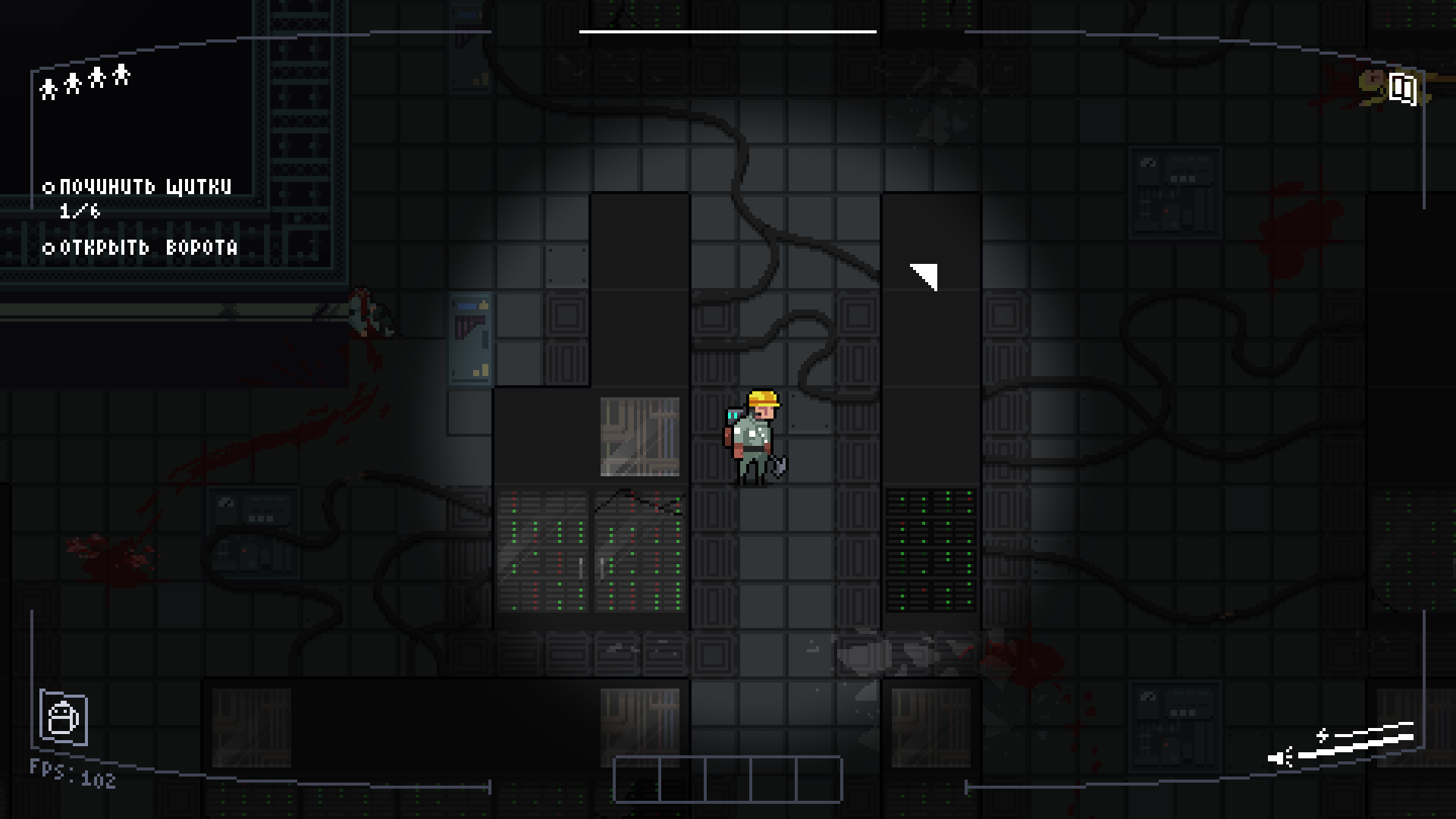Open the robot-face icon in its frame
This screenshot has width=1456, height=819.
pyautogui.click(x=64, y=717)
